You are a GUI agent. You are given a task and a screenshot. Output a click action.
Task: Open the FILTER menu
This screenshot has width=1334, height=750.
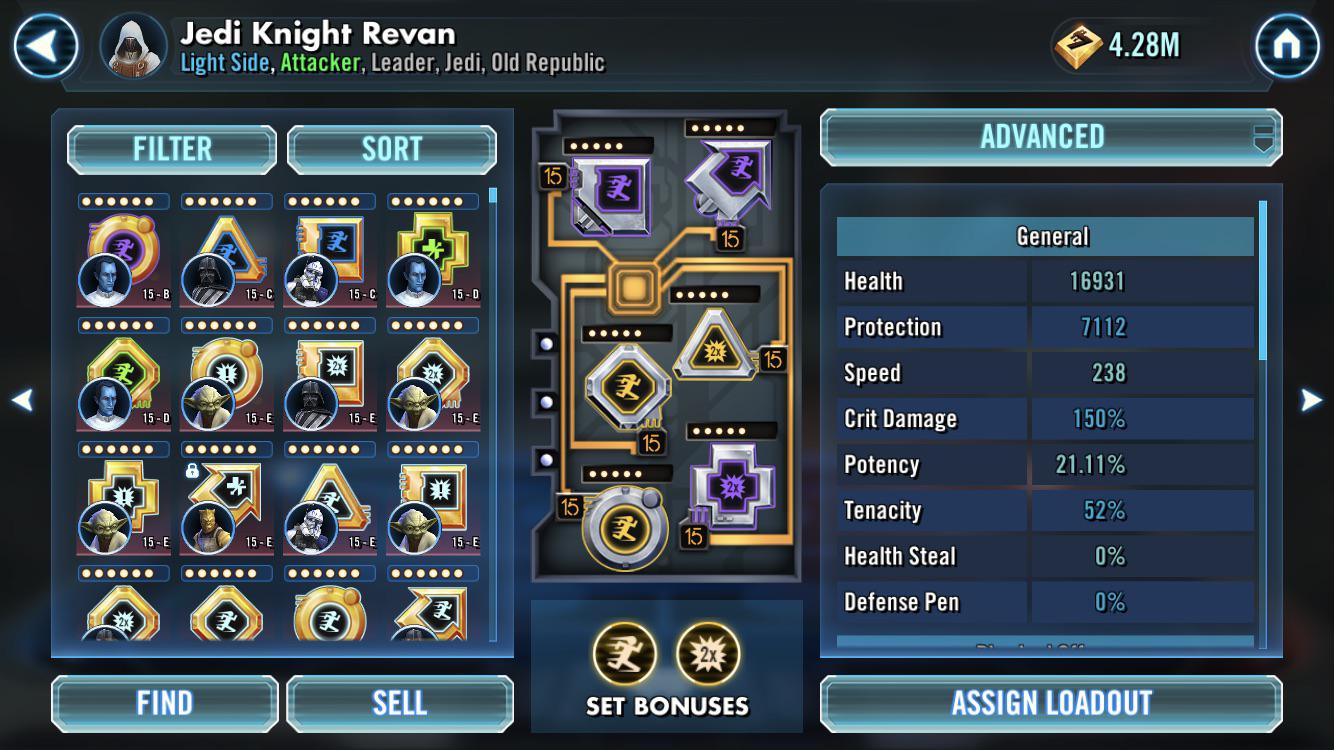pyautogui.click(x=171, y=147)
